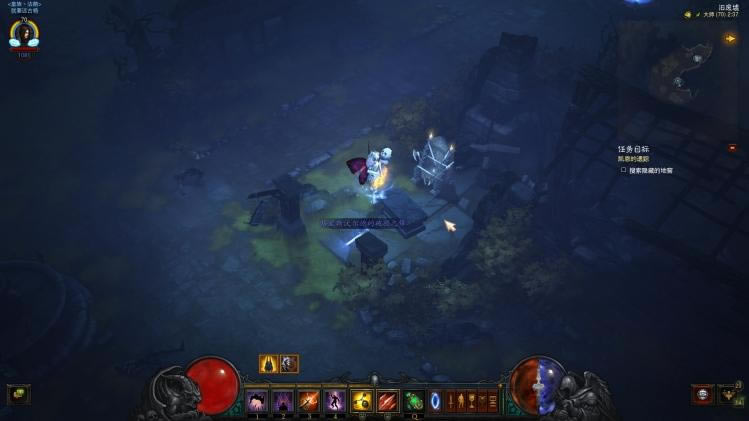Click the player portrait in the top corner

(x=22, y=35)
